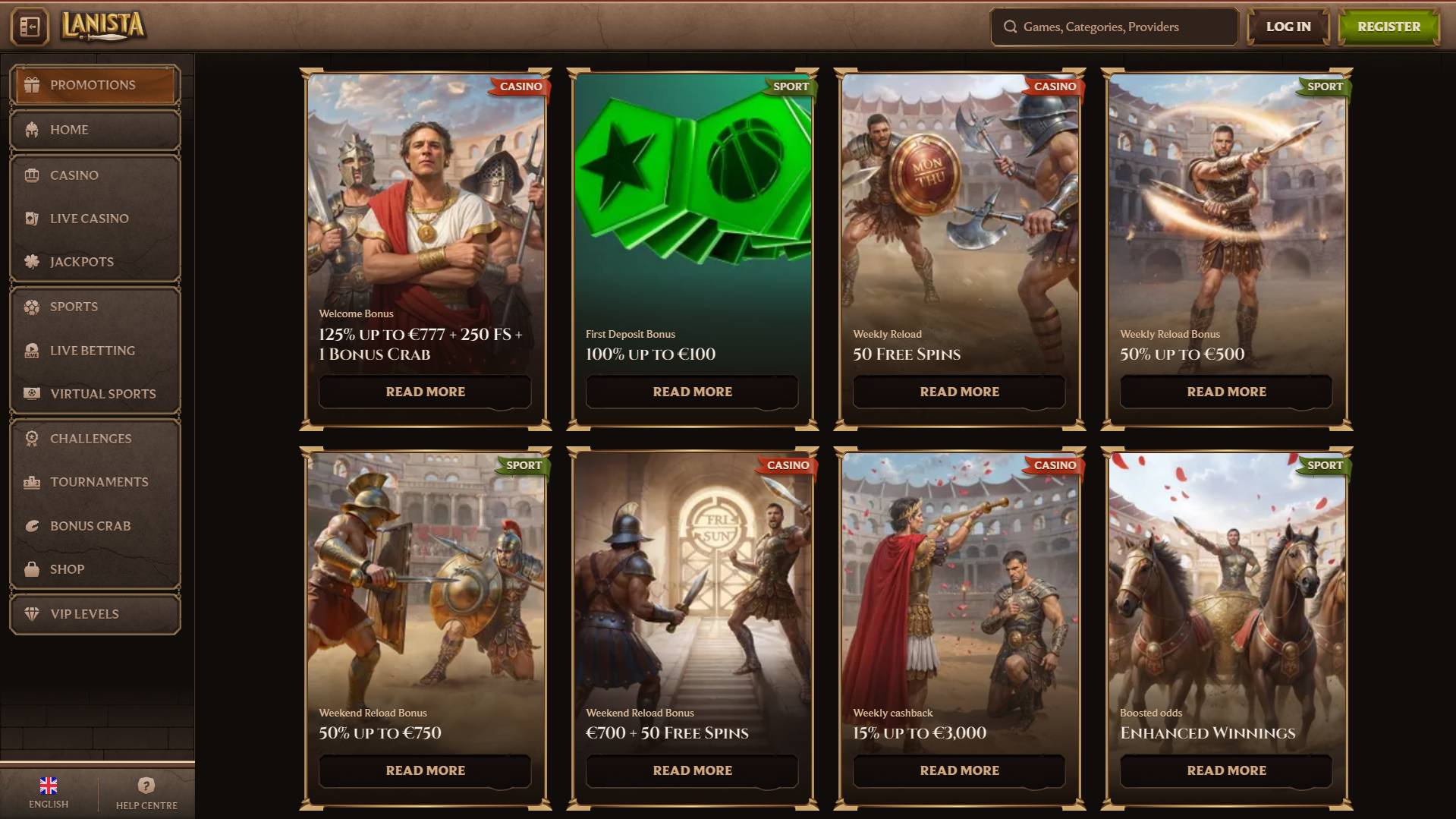Viewport: 1456px width, 819px height.
Task: Click the green Register button
Action: (1388, 27)
